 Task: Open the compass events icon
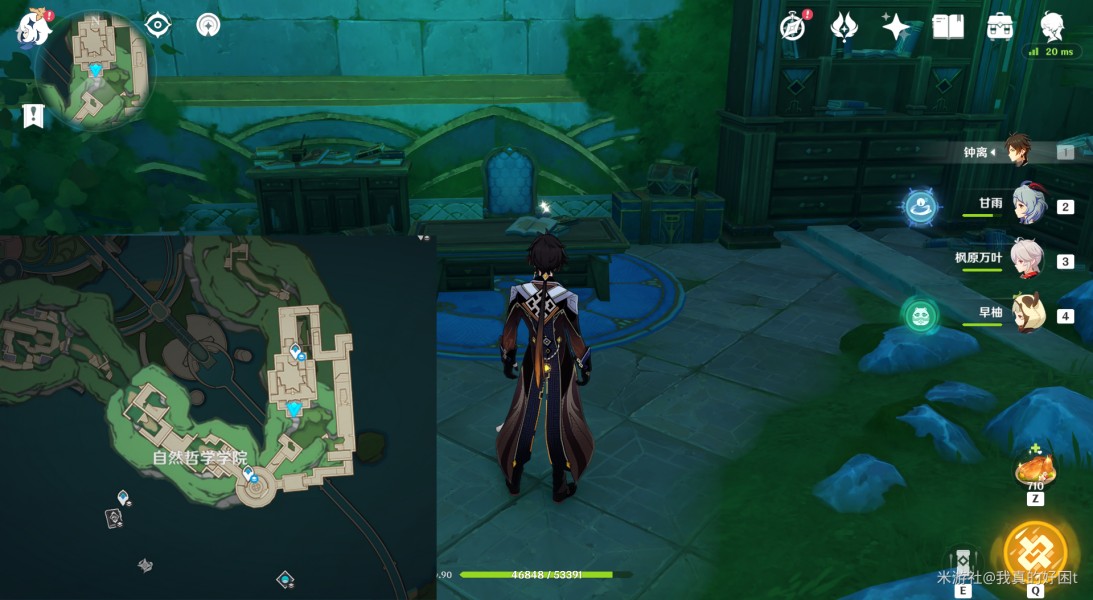(x=793, y=27)
